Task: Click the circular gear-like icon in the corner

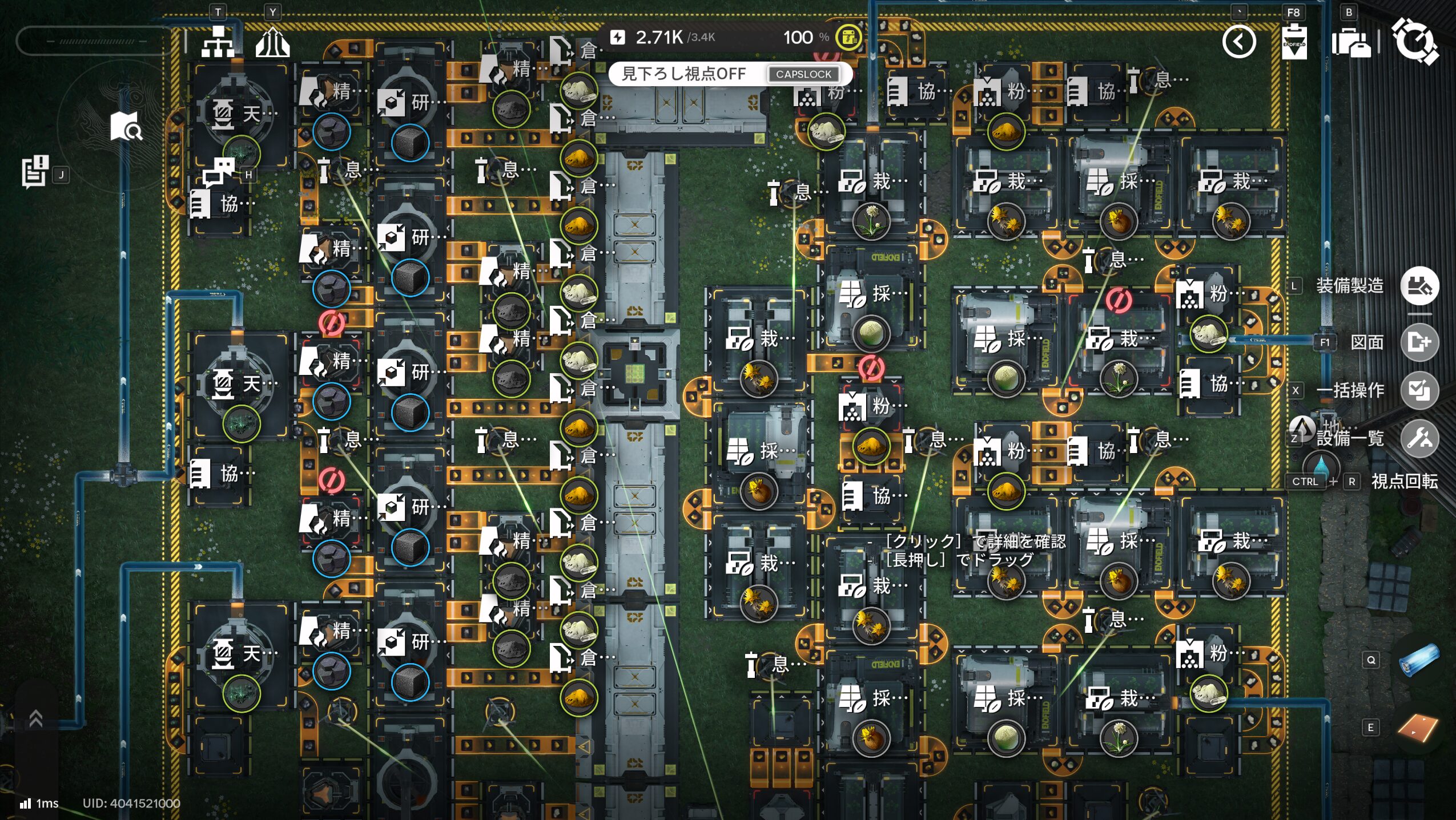Action: point(1414,41)
